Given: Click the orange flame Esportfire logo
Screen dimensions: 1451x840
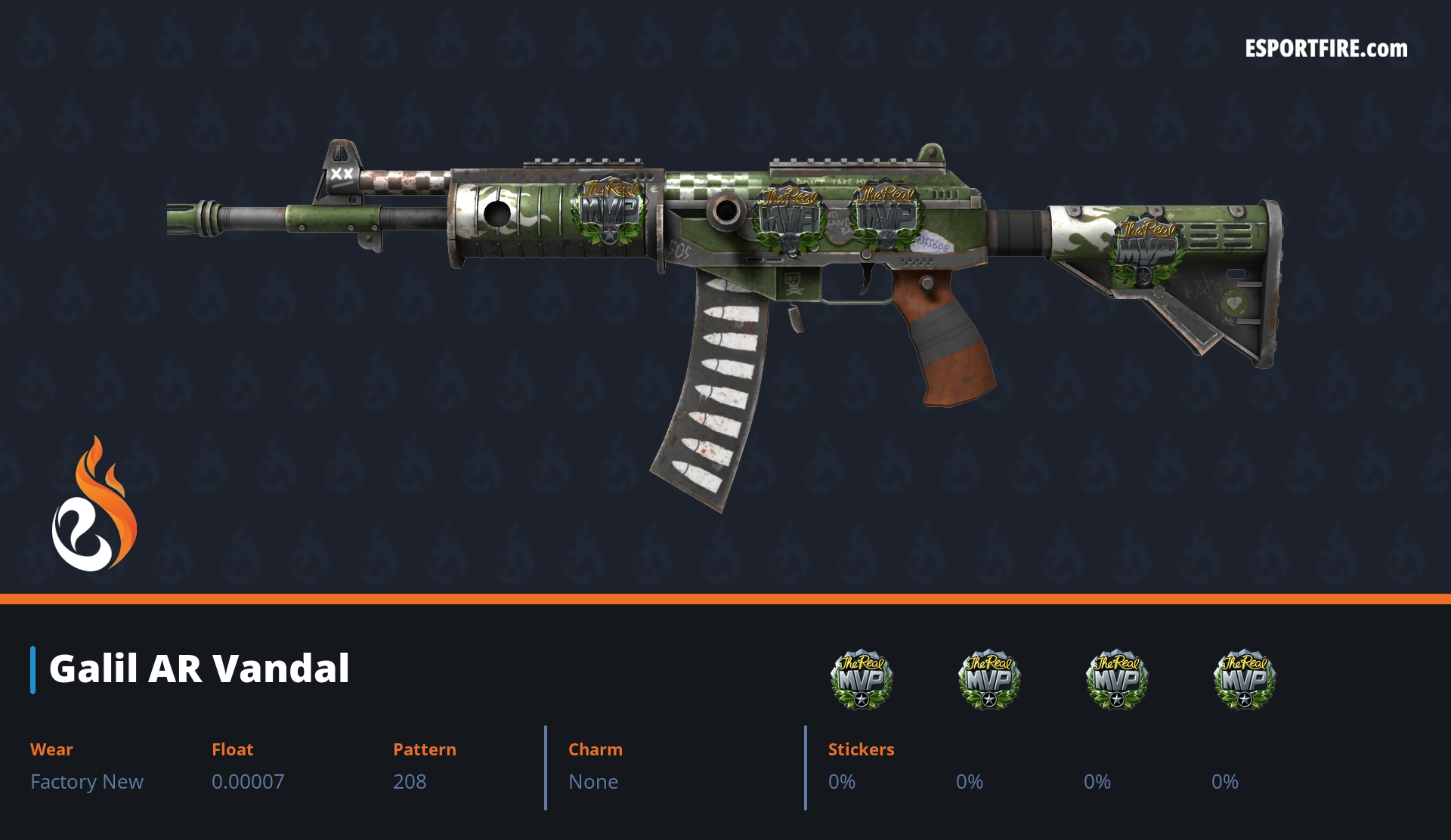Looking at the screenshot, I should [x=94, y=506].
